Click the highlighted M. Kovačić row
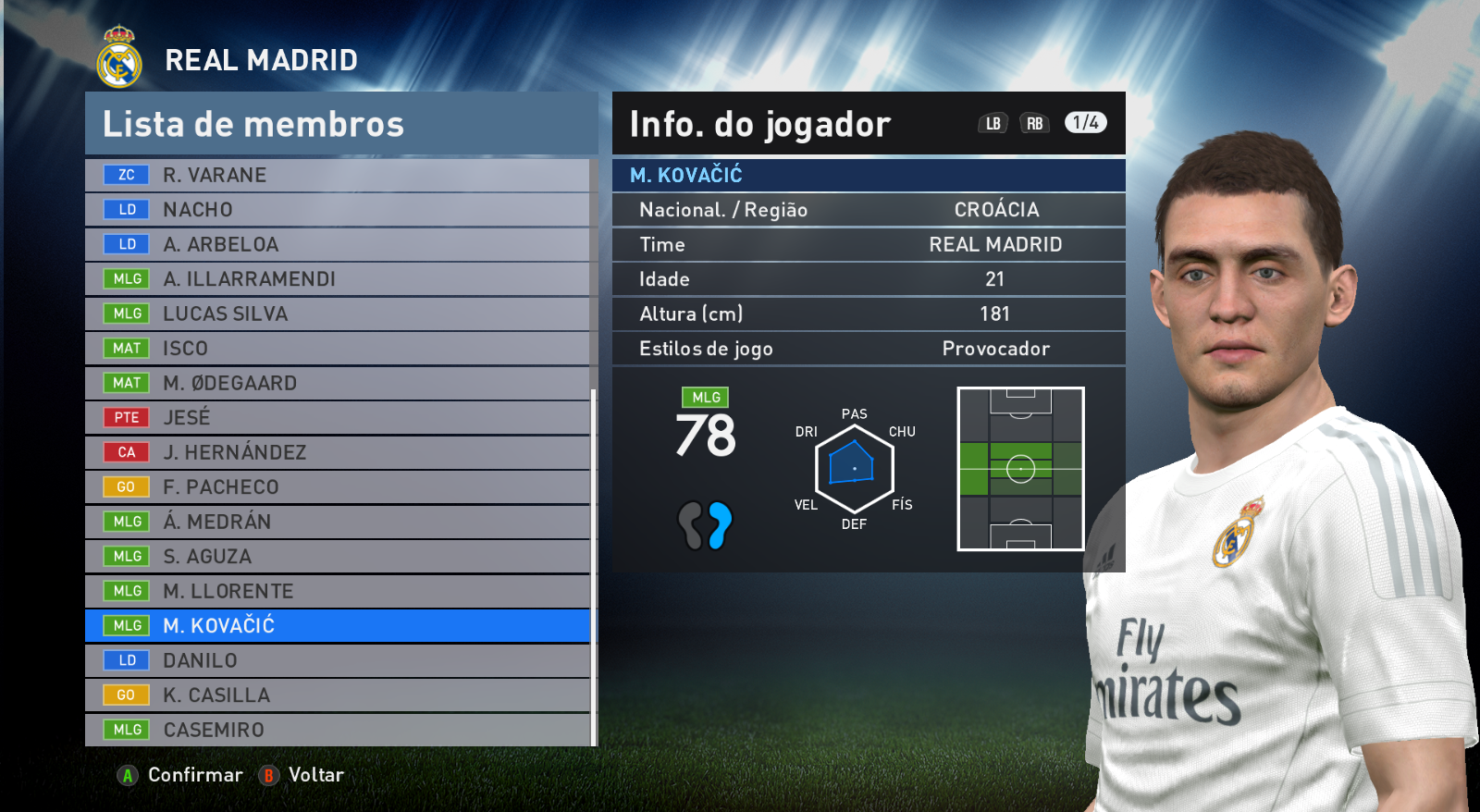 coord(338,626)
